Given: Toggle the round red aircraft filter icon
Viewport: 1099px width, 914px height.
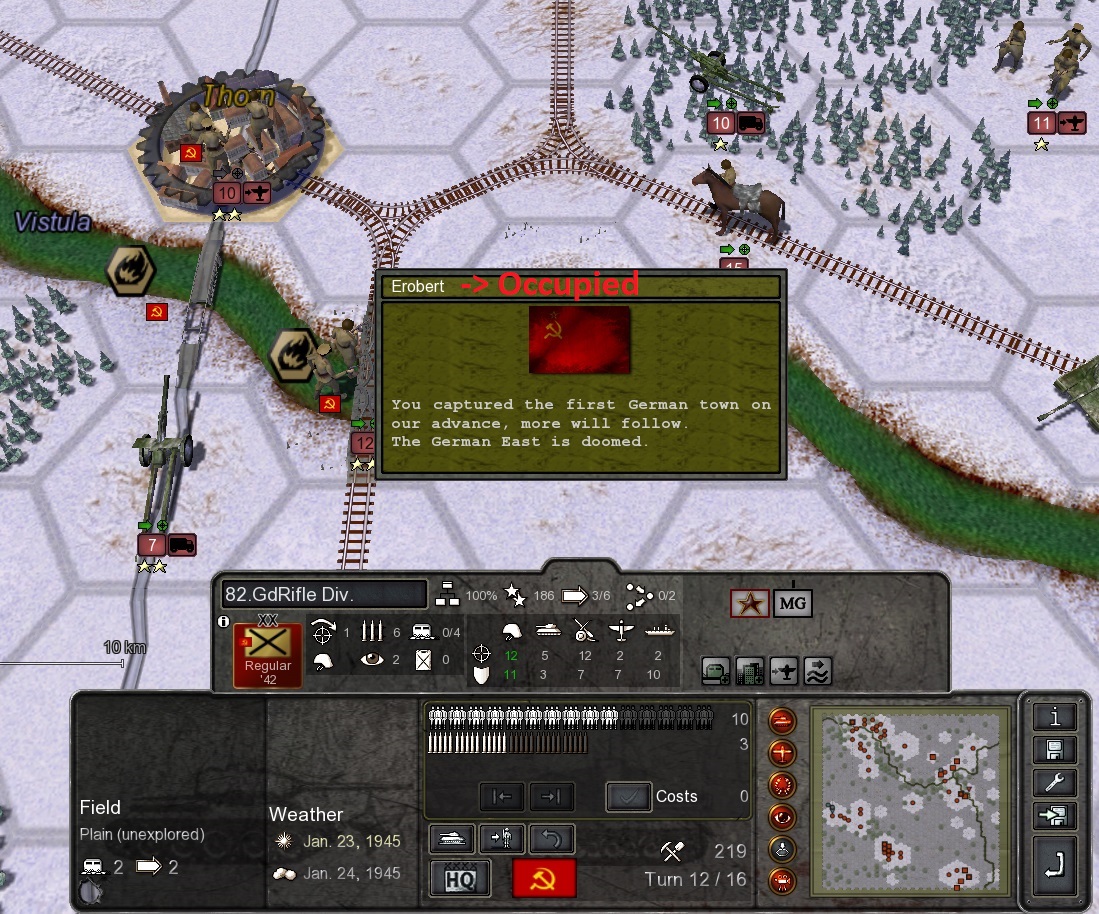Looking at the screenshot, I should tap(782, 752).
